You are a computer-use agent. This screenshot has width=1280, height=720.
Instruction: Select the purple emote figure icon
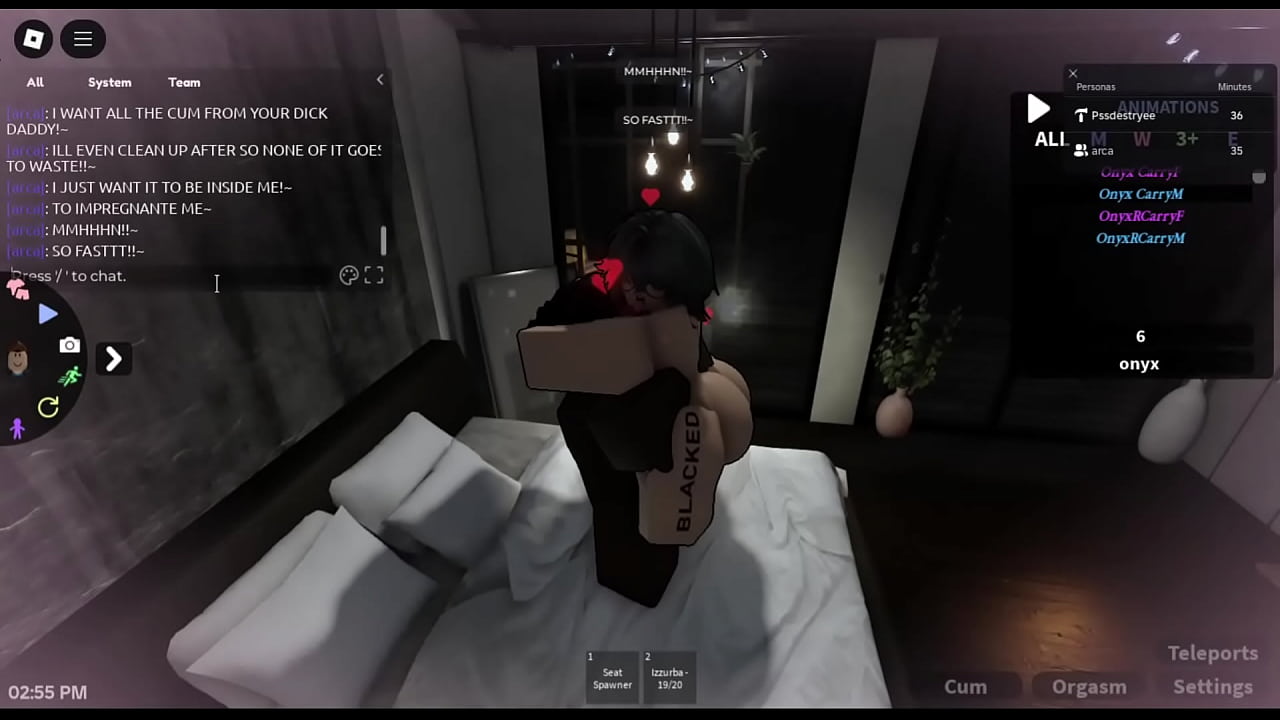point(17,428)
